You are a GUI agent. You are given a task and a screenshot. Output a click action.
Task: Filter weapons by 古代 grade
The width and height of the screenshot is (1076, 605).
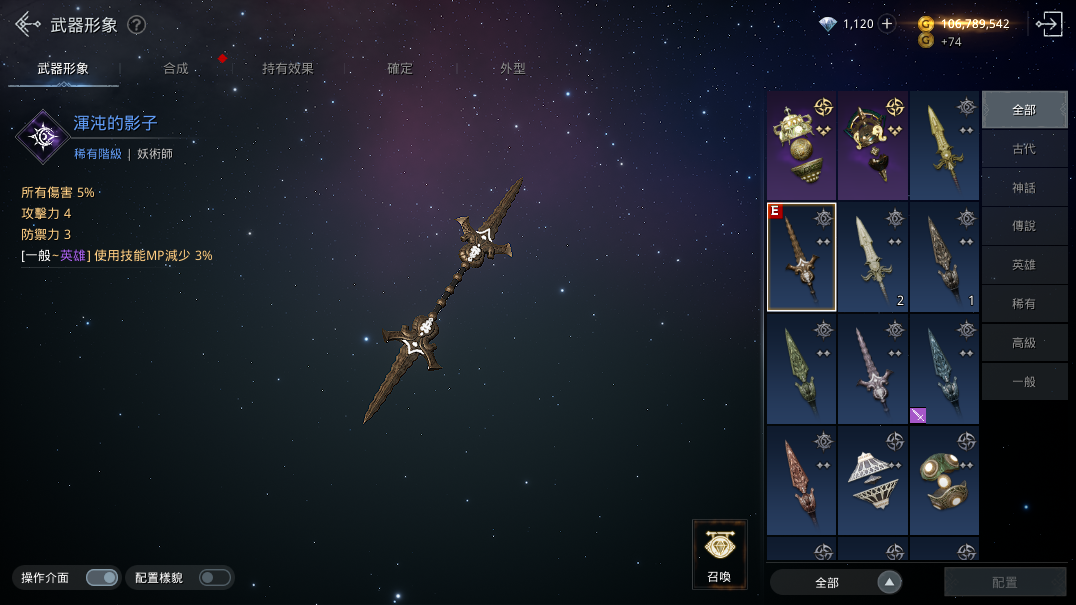[1024, 149]
